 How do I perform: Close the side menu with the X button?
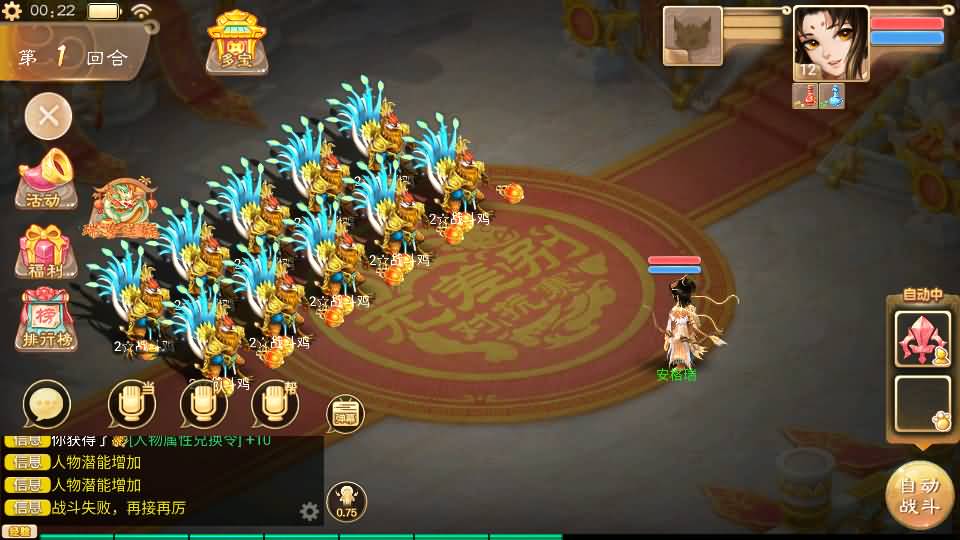[x=48, y=116]
